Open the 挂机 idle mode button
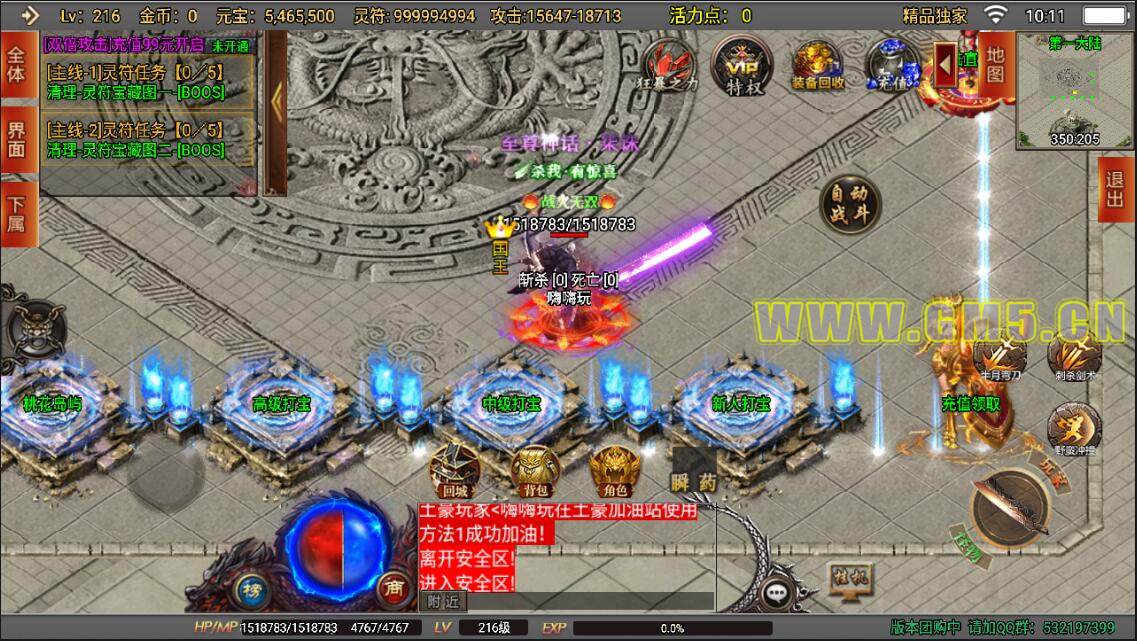 [x=849, y=579]
